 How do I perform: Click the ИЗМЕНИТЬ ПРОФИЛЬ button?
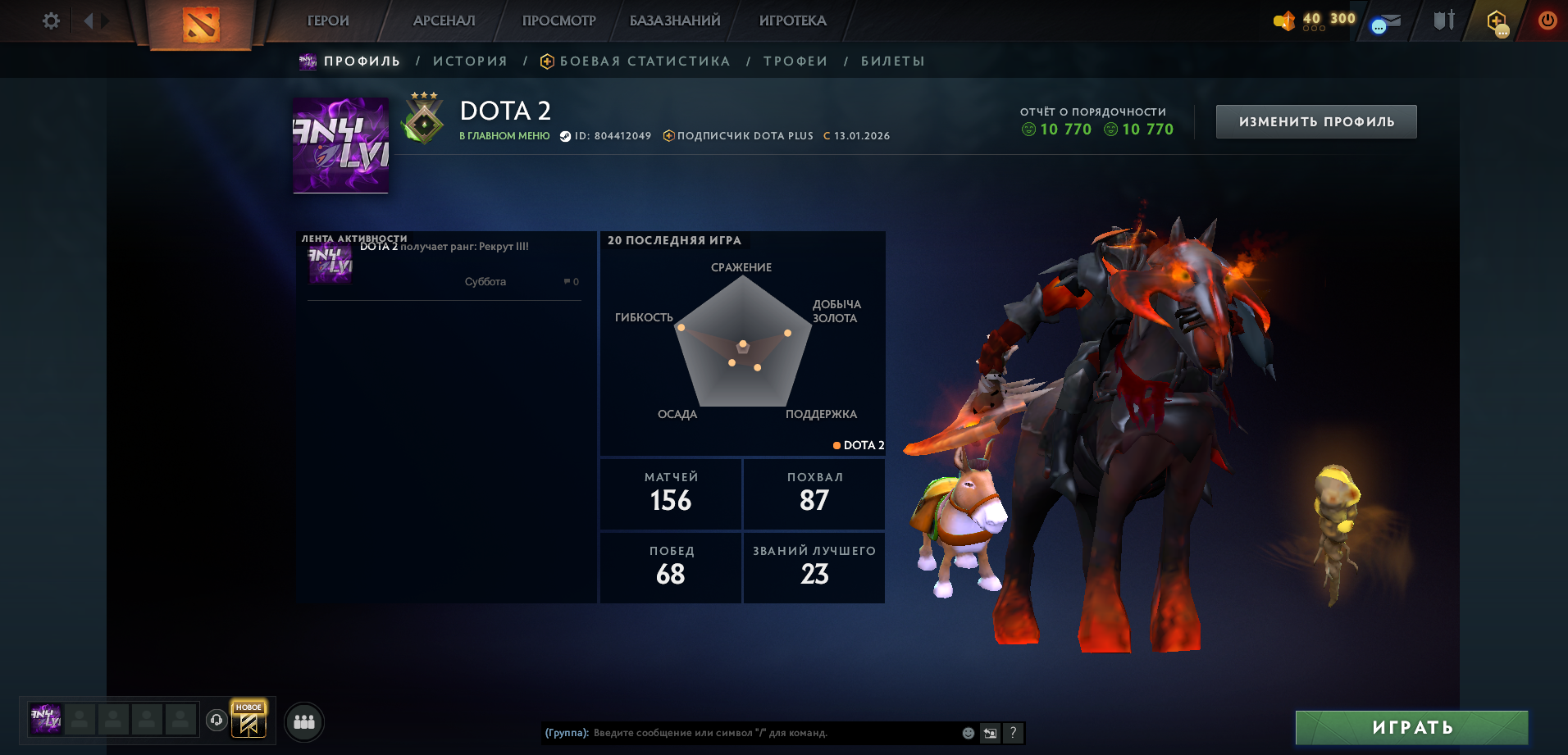pyautogui.click(x=1315, y=121)
